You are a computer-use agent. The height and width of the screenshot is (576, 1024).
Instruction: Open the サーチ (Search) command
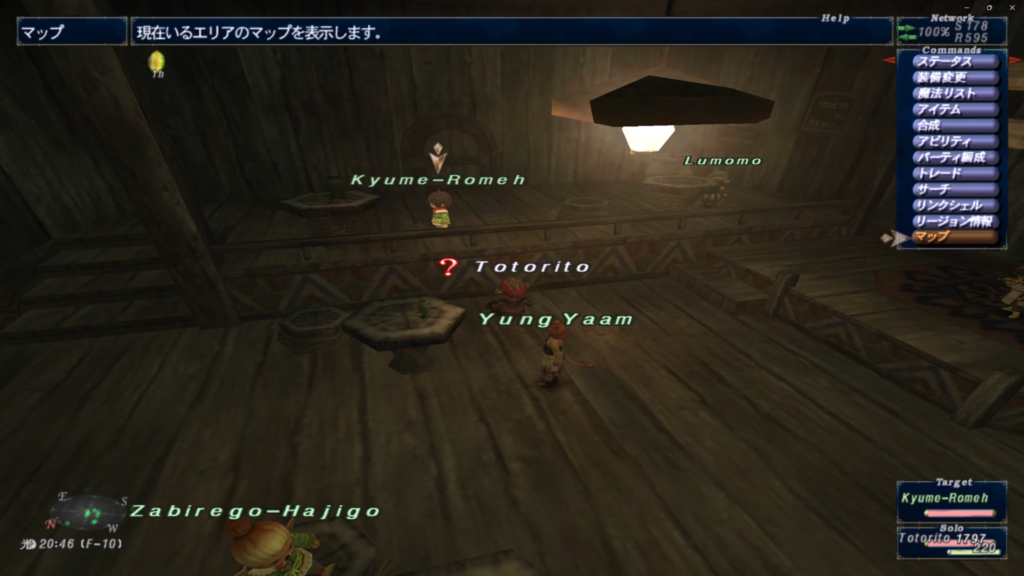click(955, 190)
